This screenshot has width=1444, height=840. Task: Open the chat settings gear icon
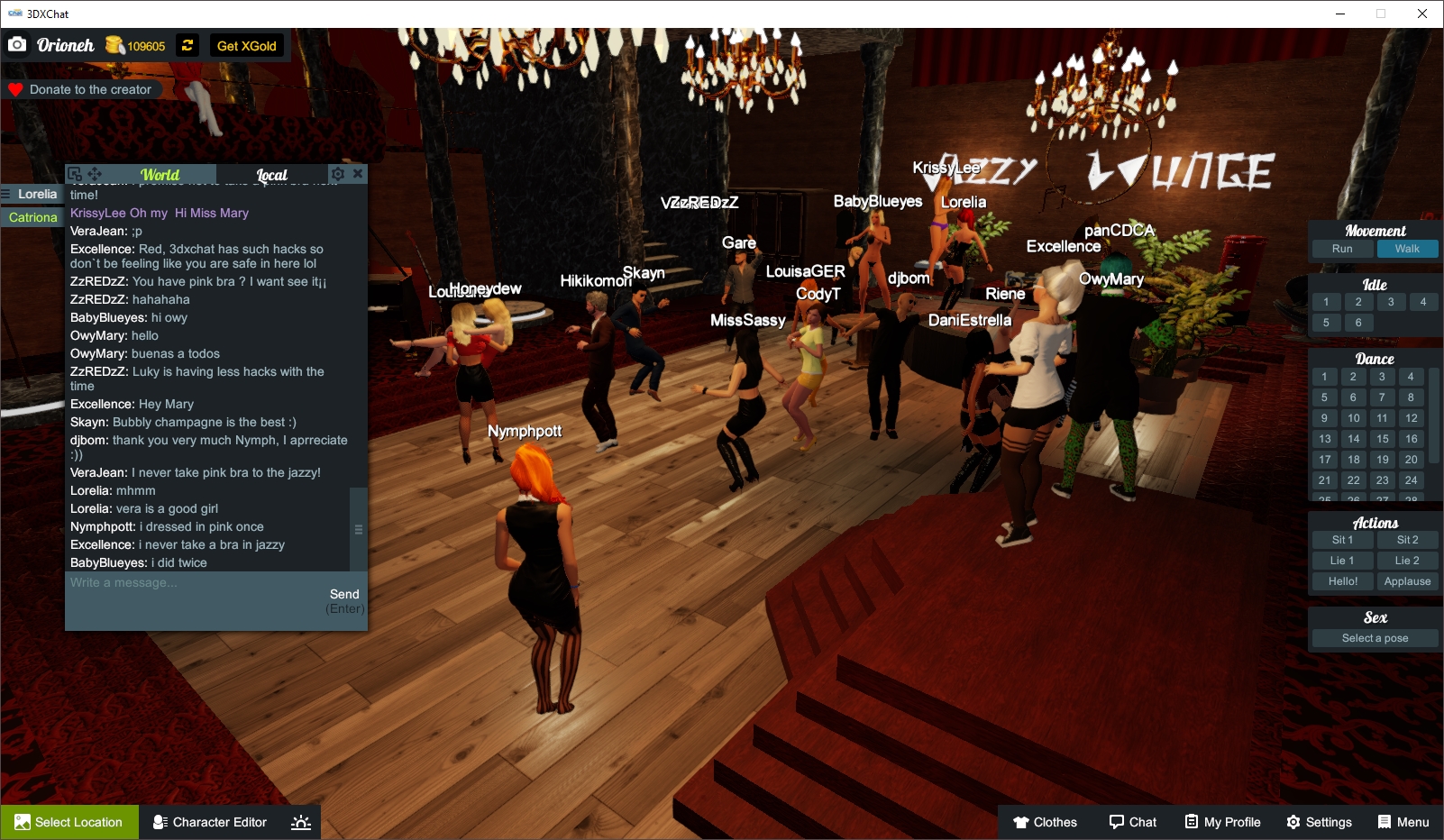pos(338,172)
